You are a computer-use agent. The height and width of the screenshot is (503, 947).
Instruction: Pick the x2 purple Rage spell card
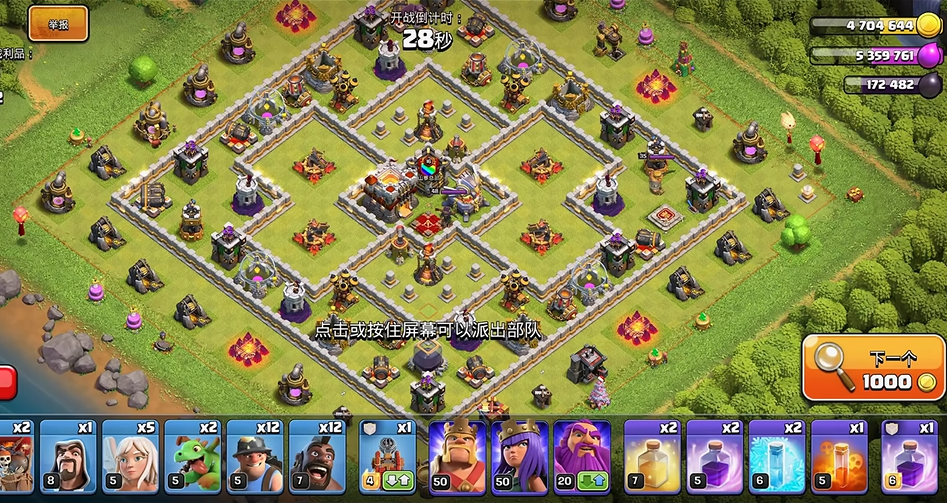[x=714, y=458]
